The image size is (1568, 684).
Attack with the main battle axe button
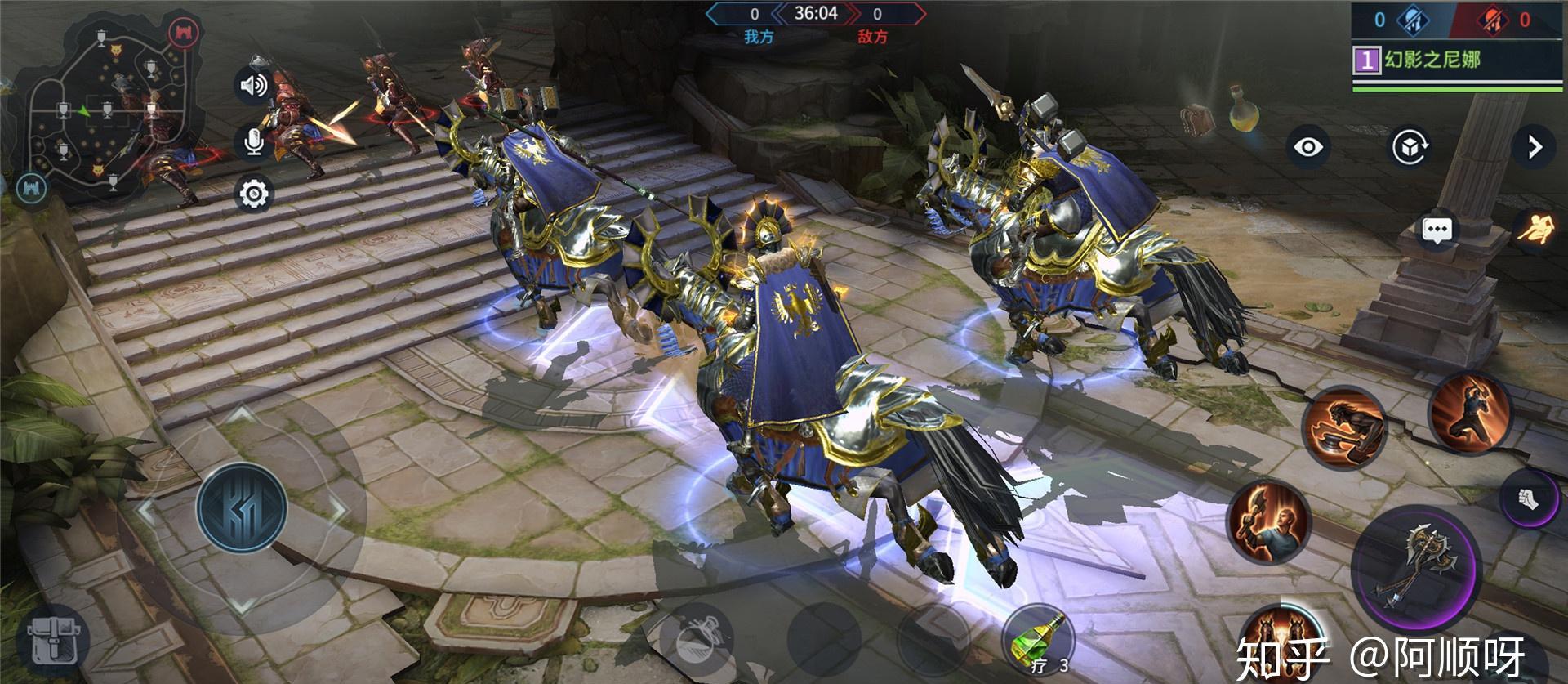click(1415, 566)
